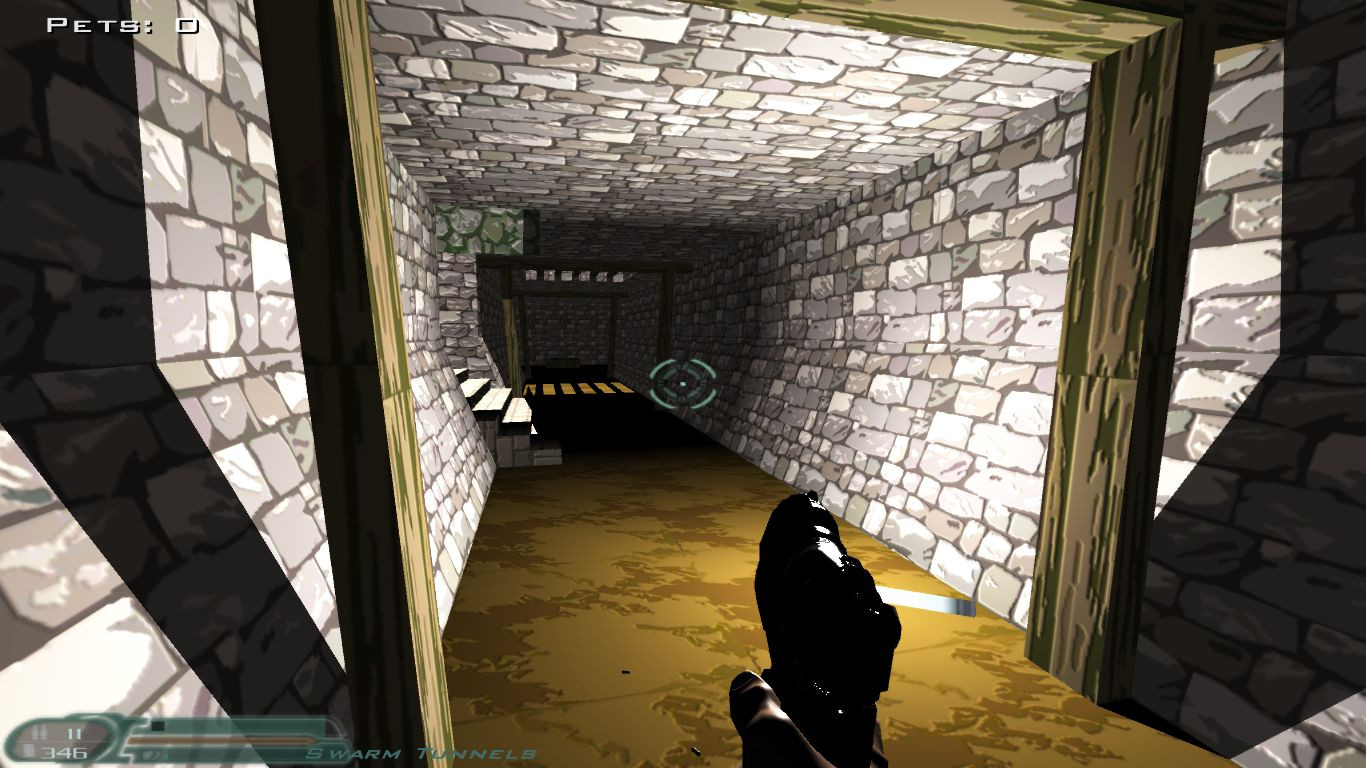Viewport: 1366px width, 768px height.
Task: Click the number 346 ammo reserve count
Action: [63, 752]
